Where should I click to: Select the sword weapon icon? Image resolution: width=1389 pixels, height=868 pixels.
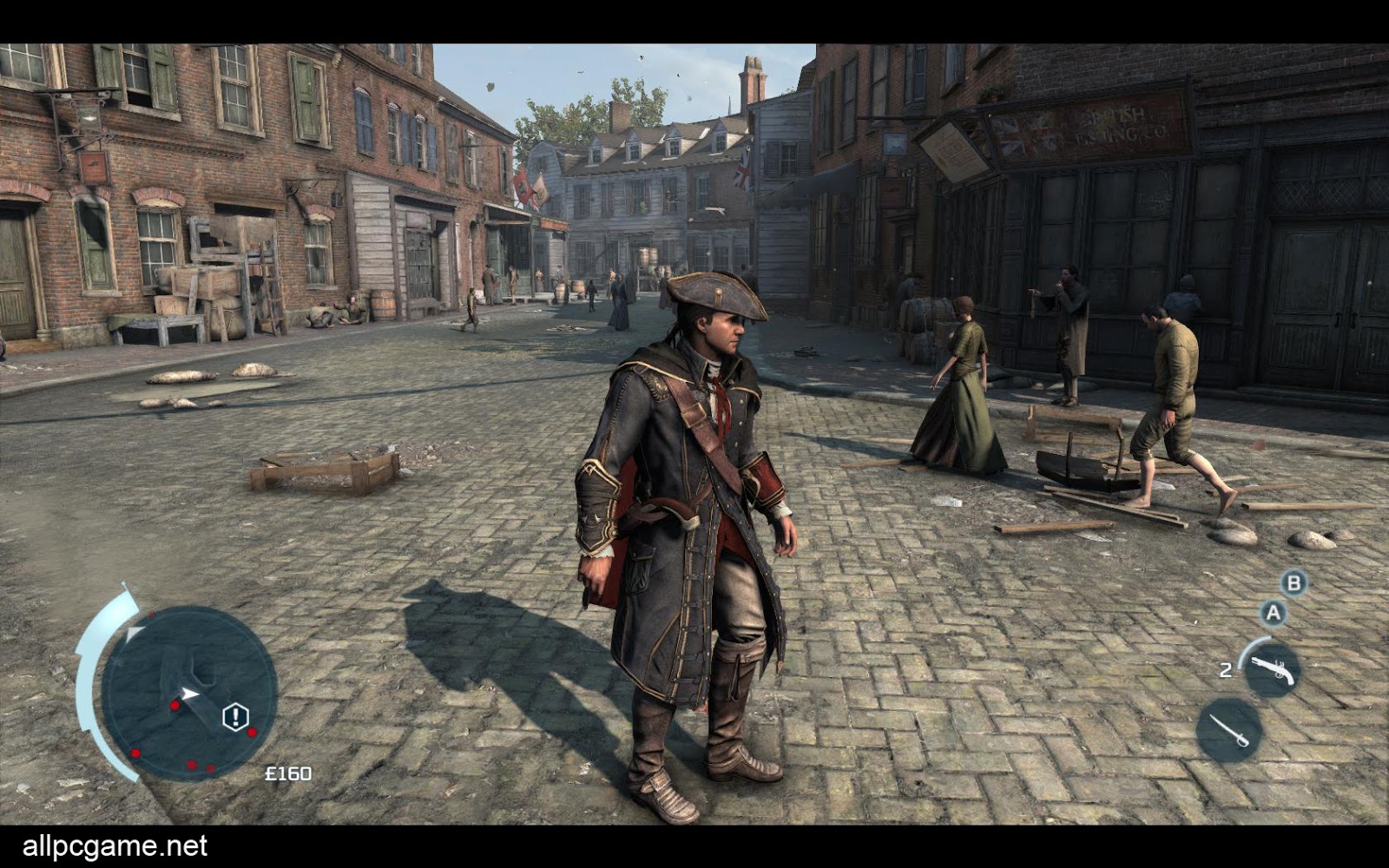1229,730
